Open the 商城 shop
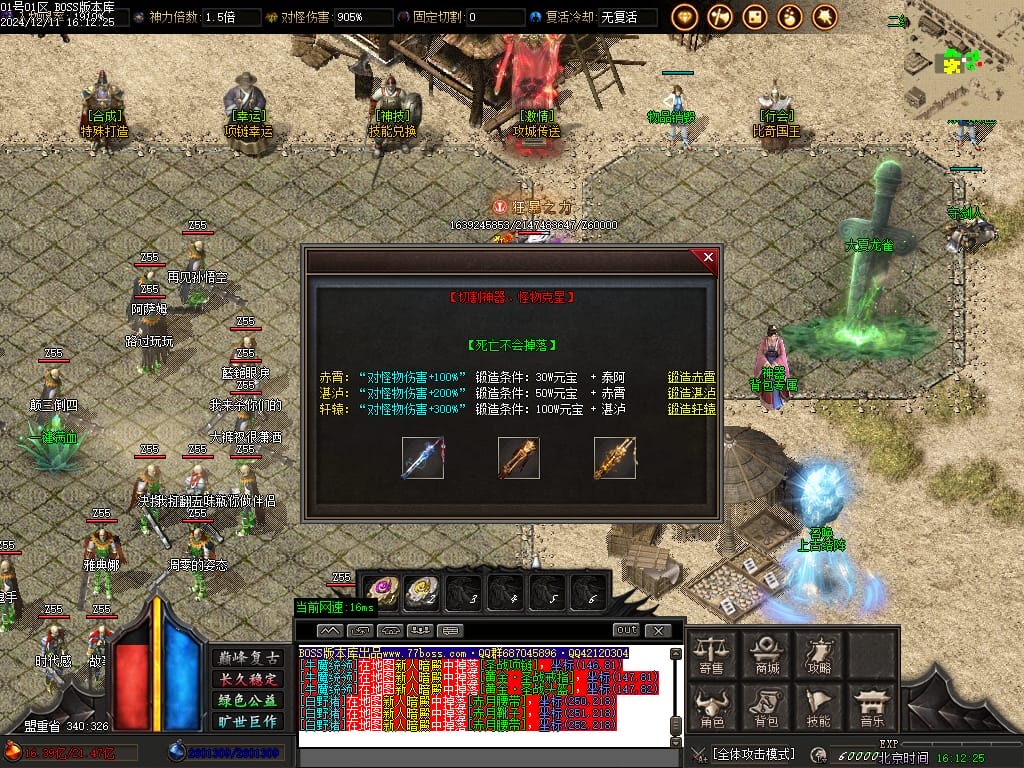The width and height of the screenshot is (1024, 768). pos(767,655)
